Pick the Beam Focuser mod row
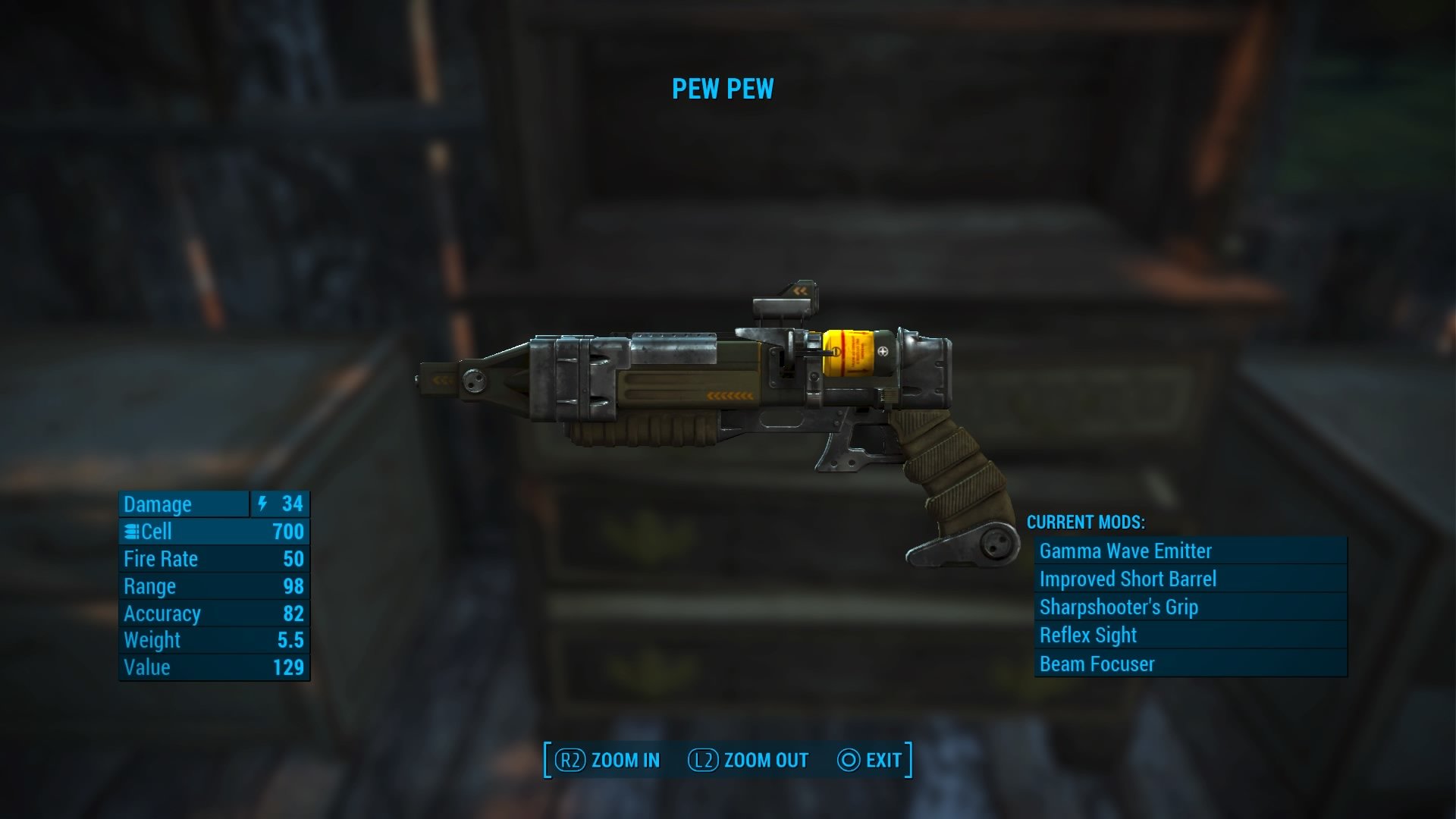Viewport: 1456px width, 819px height. 1189,664
